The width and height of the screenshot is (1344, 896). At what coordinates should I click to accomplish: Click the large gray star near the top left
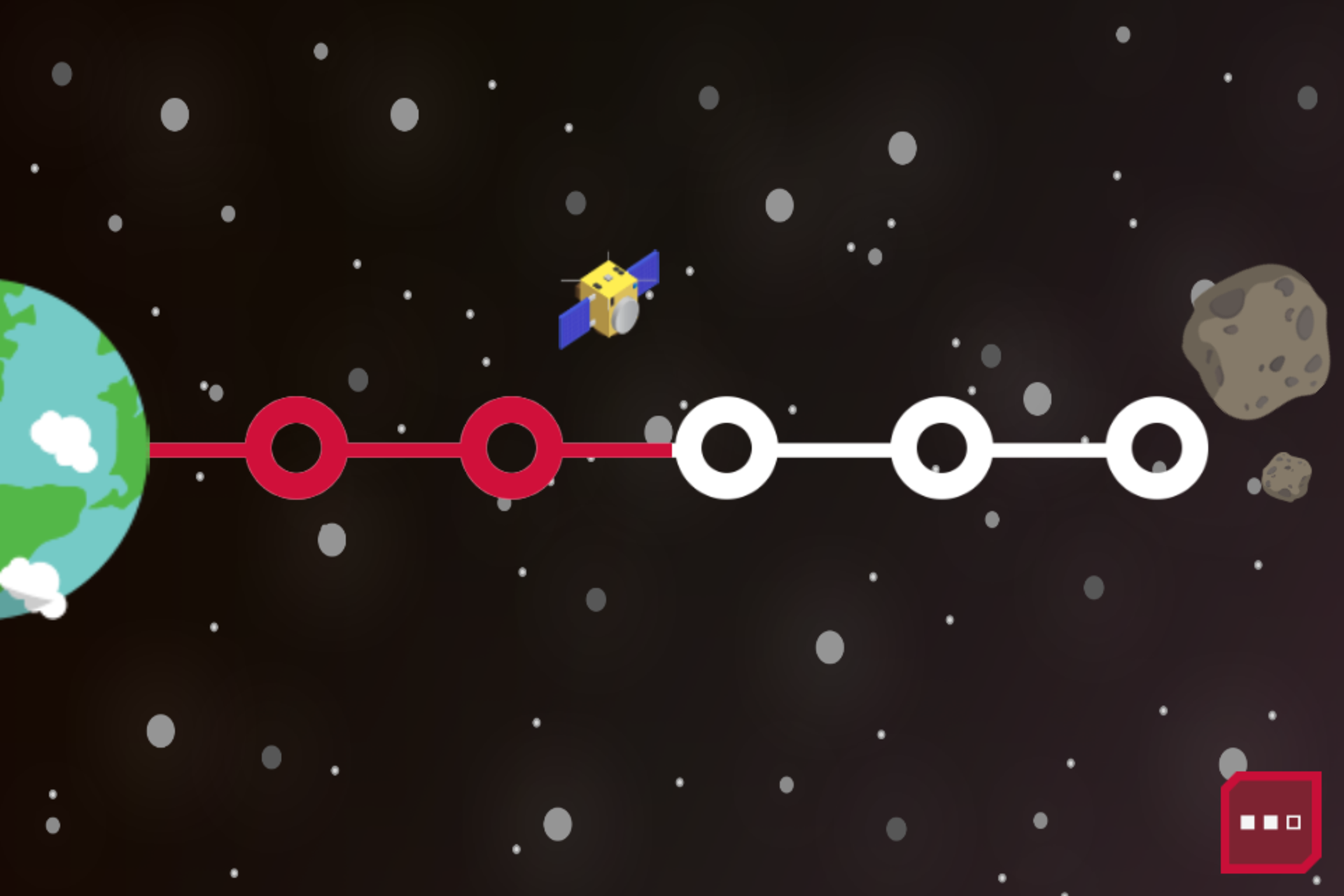point(175,115)
